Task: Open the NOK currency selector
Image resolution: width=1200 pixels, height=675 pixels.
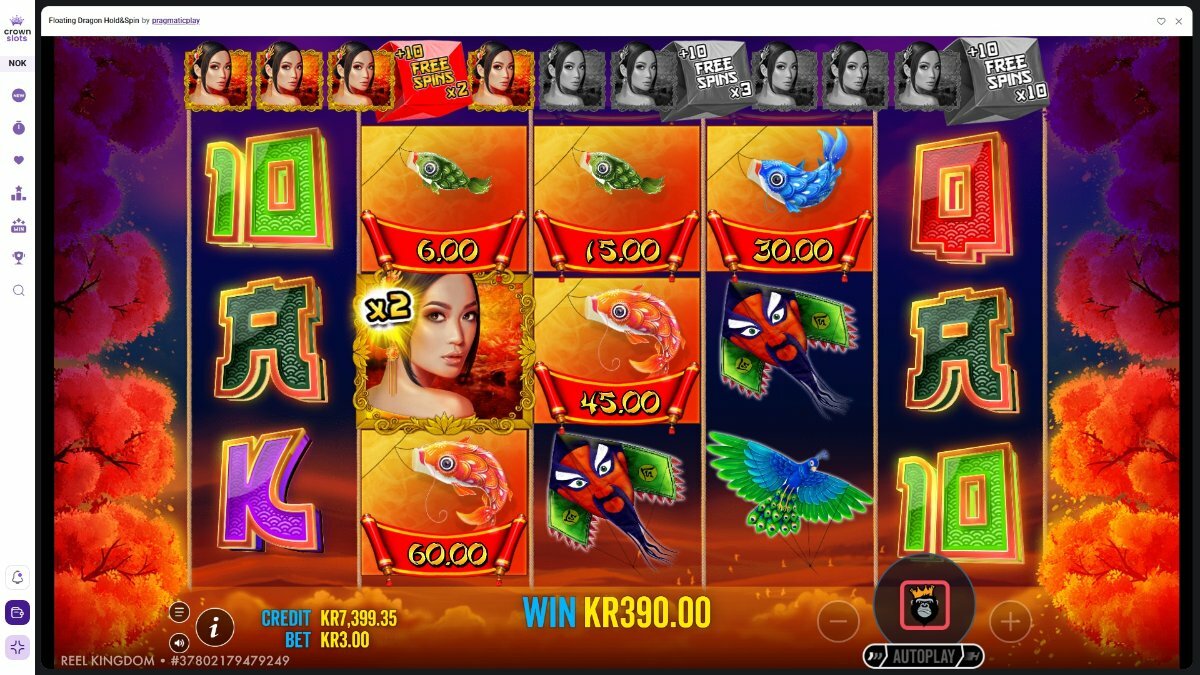Action: [18, 63]
